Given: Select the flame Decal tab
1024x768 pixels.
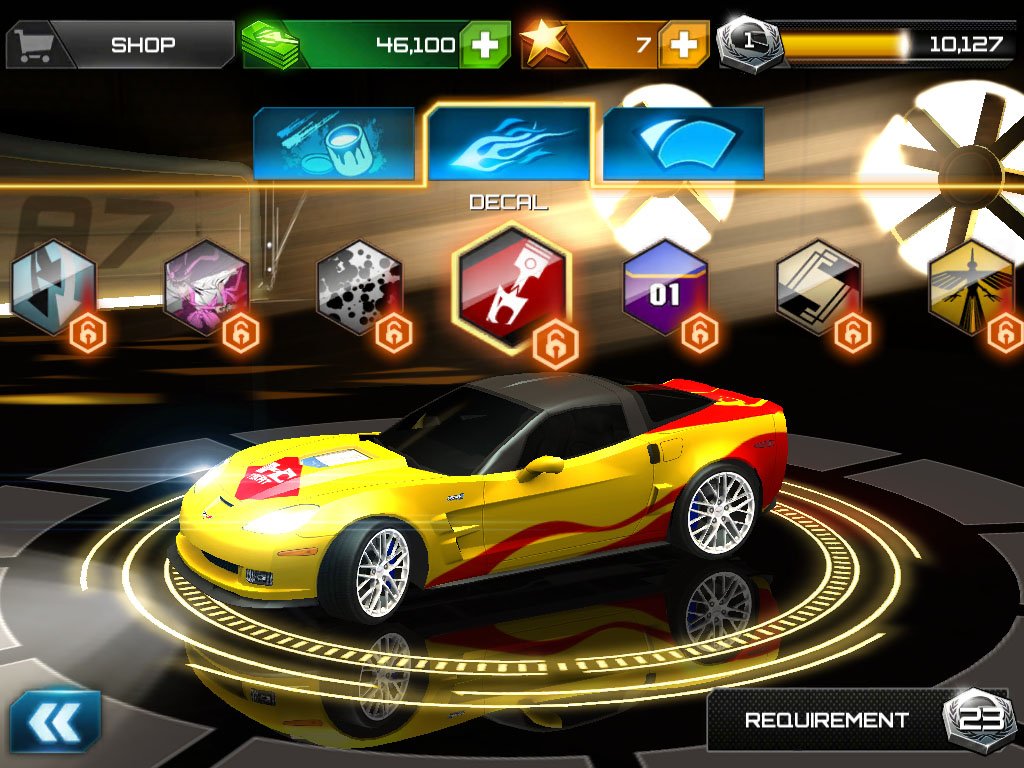Looking at the screenshot, I should [x=509, y=142].
